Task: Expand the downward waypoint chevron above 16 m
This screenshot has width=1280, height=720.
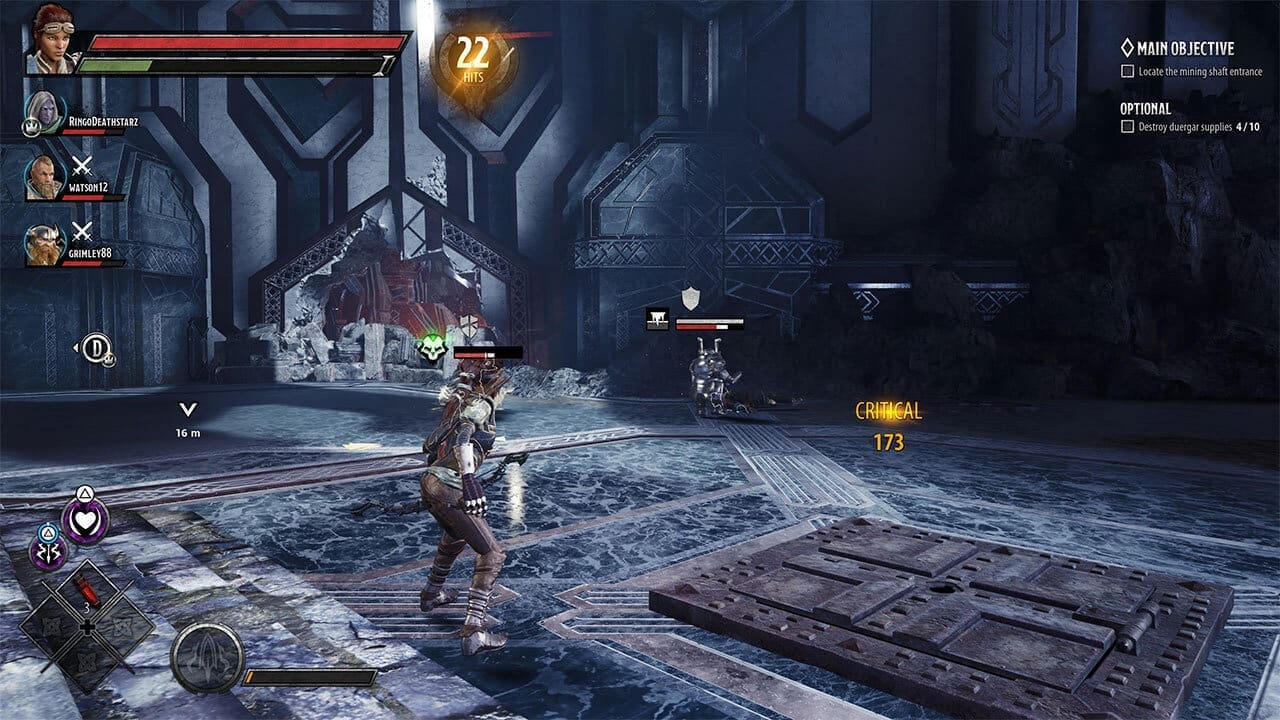Action: 186,408
